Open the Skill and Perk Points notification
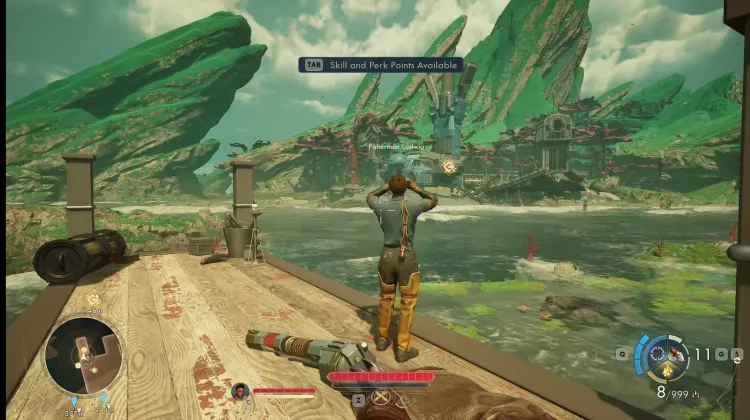Screen dimensions: 750x420 [x=380, y=65]
